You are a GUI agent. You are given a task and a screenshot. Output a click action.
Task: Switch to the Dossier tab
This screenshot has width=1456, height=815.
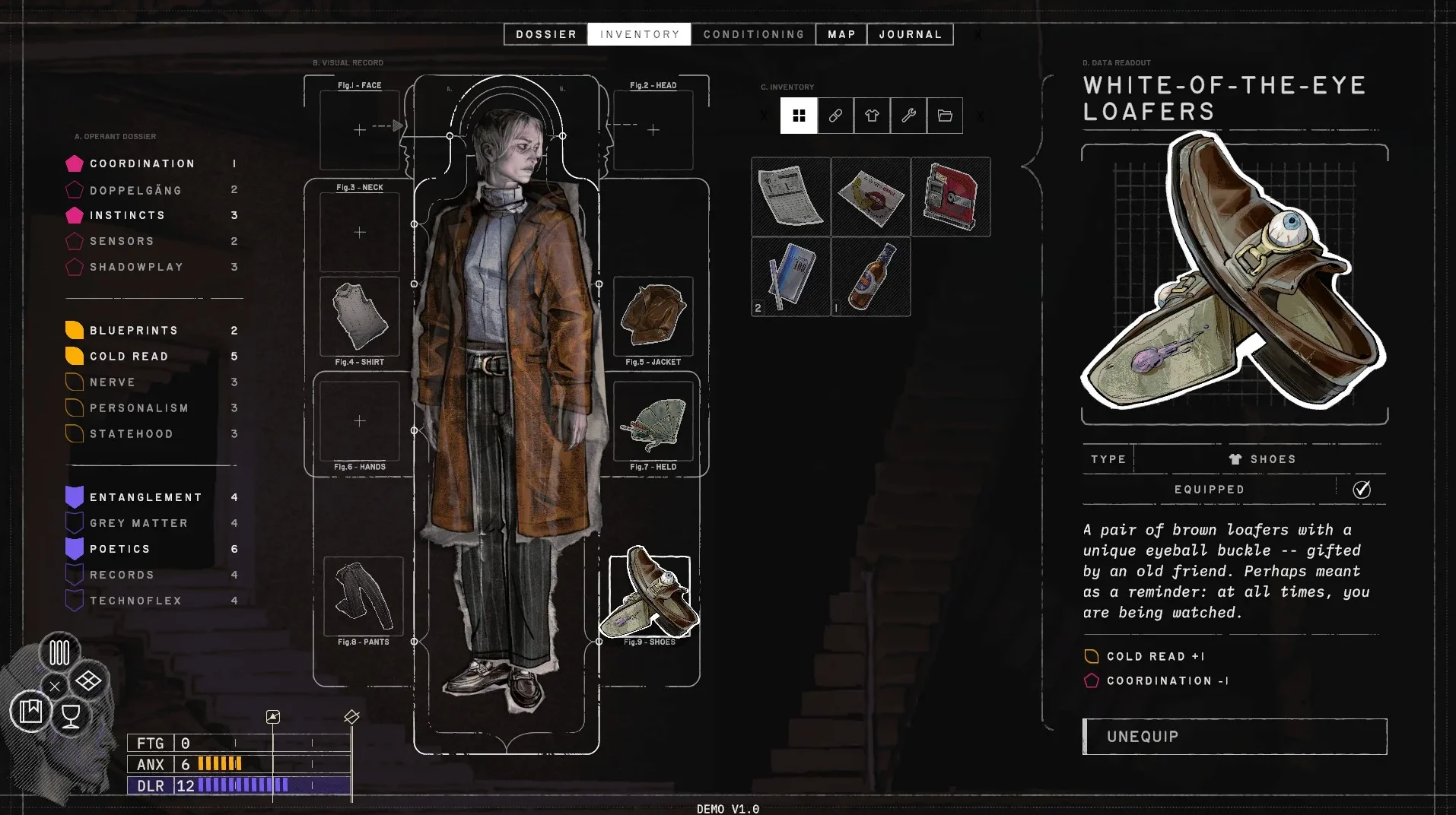coord(545,34)
